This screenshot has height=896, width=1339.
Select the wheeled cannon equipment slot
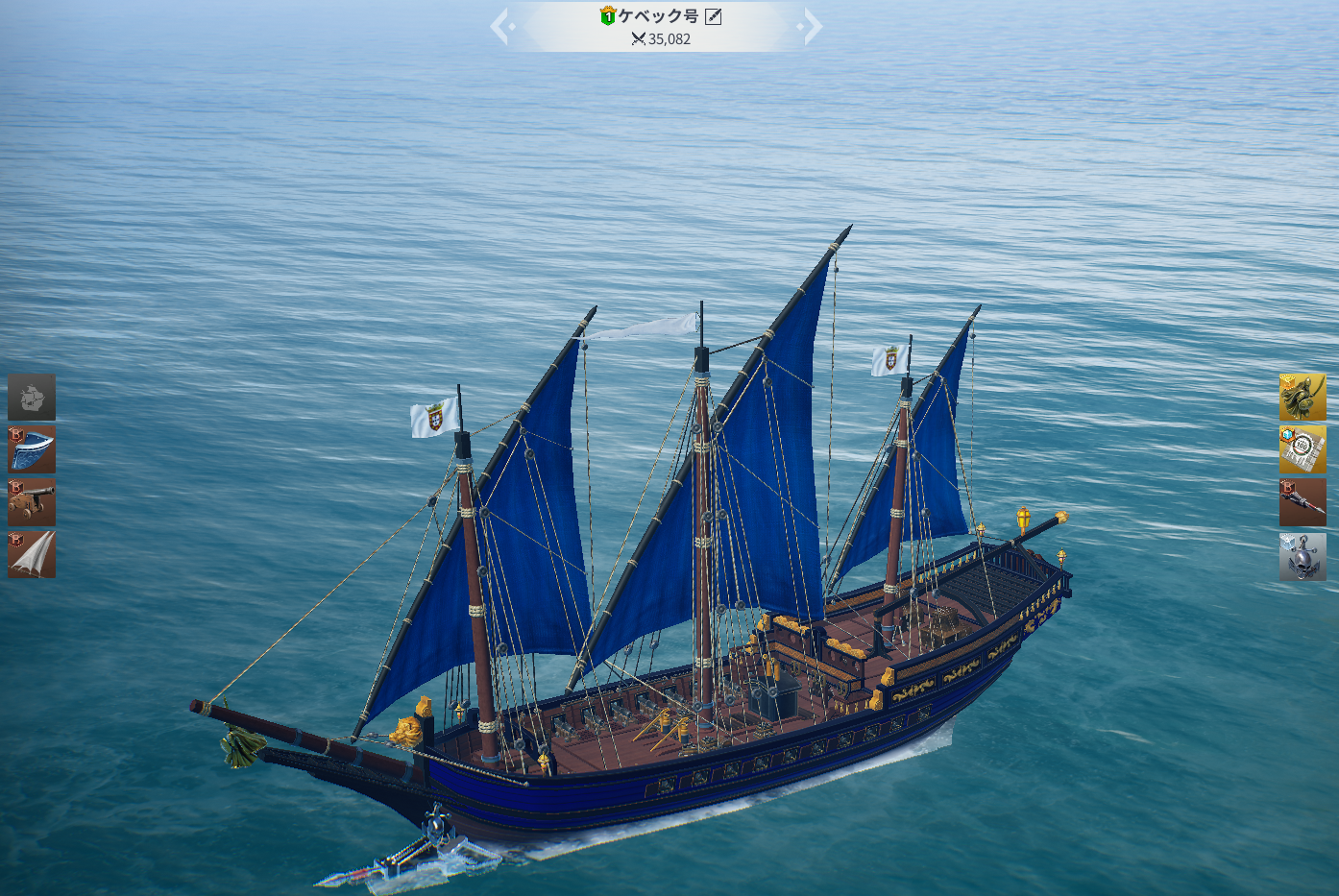click(x=32, y=502)
